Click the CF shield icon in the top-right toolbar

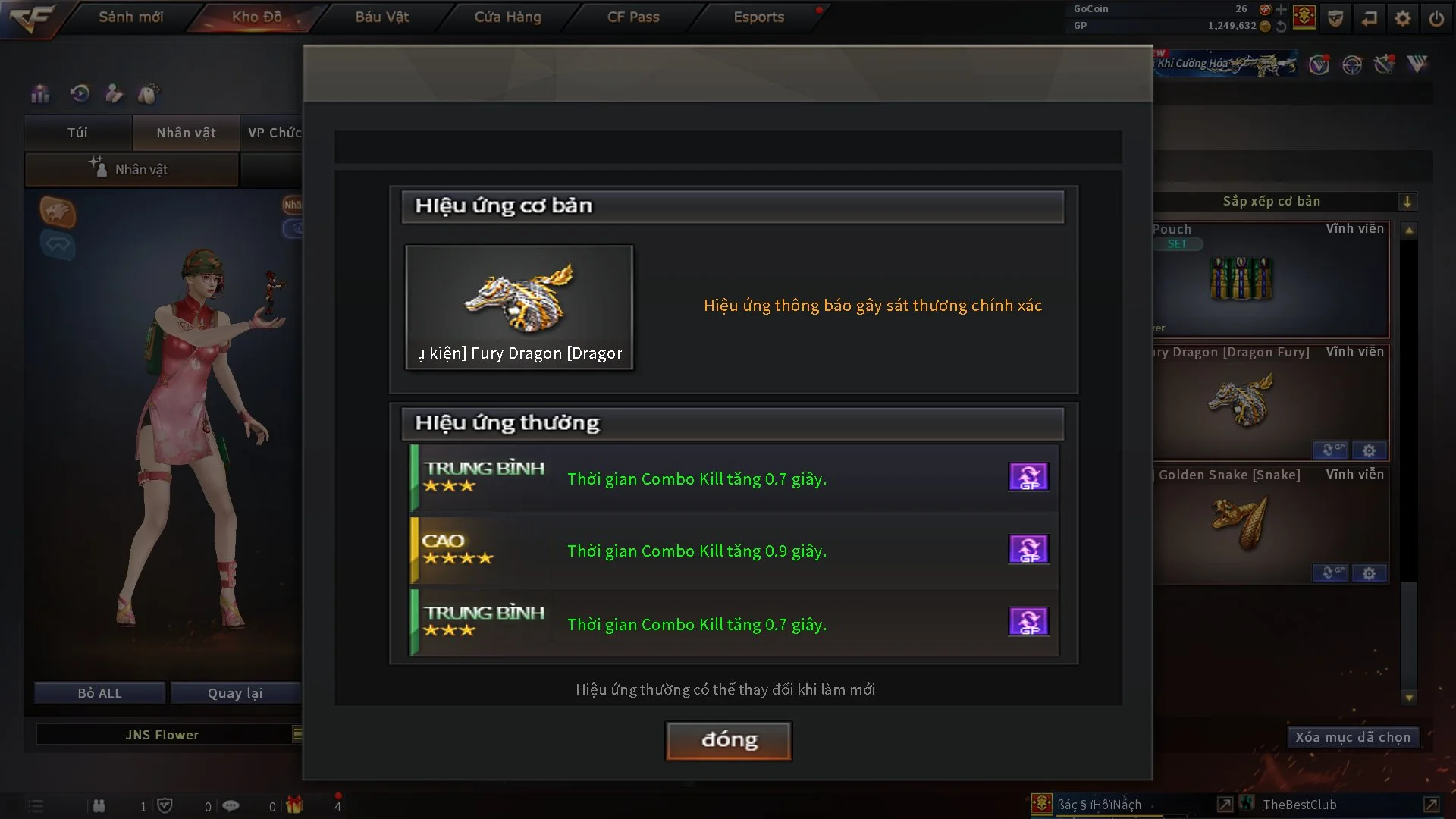(x=1335, y=18)
